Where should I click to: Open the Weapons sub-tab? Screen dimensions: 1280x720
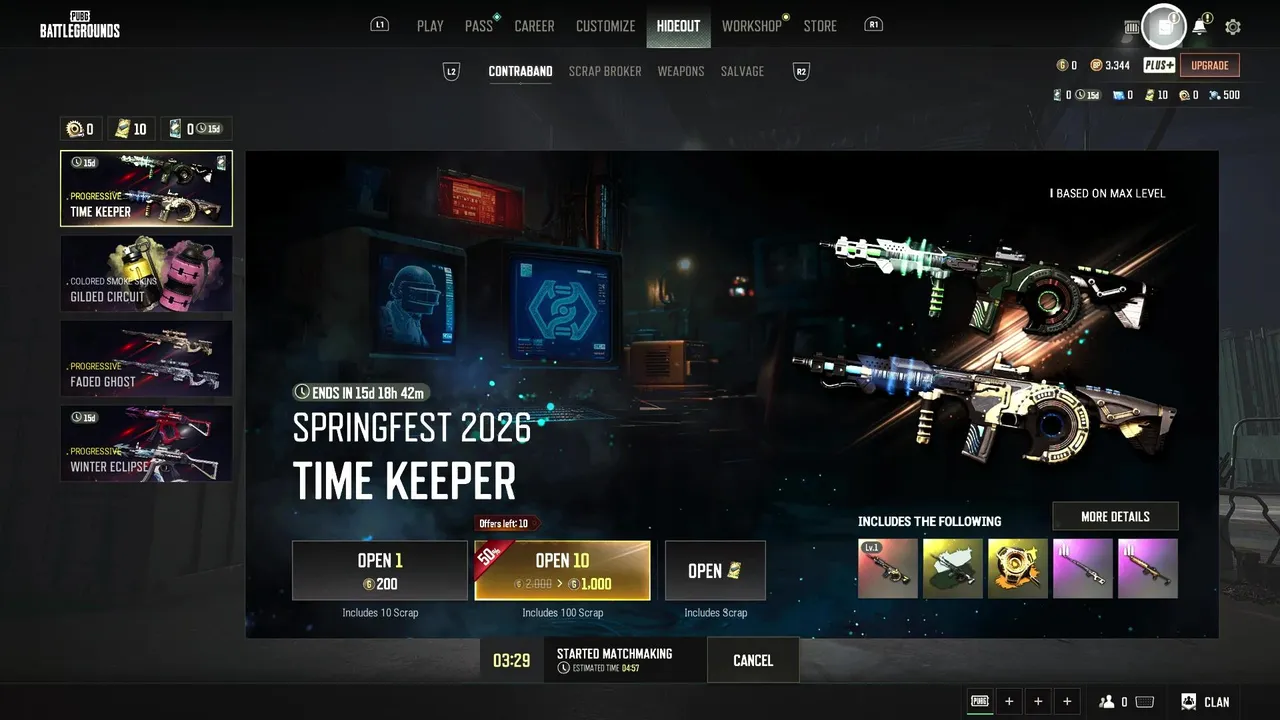(x=681, y=71)
